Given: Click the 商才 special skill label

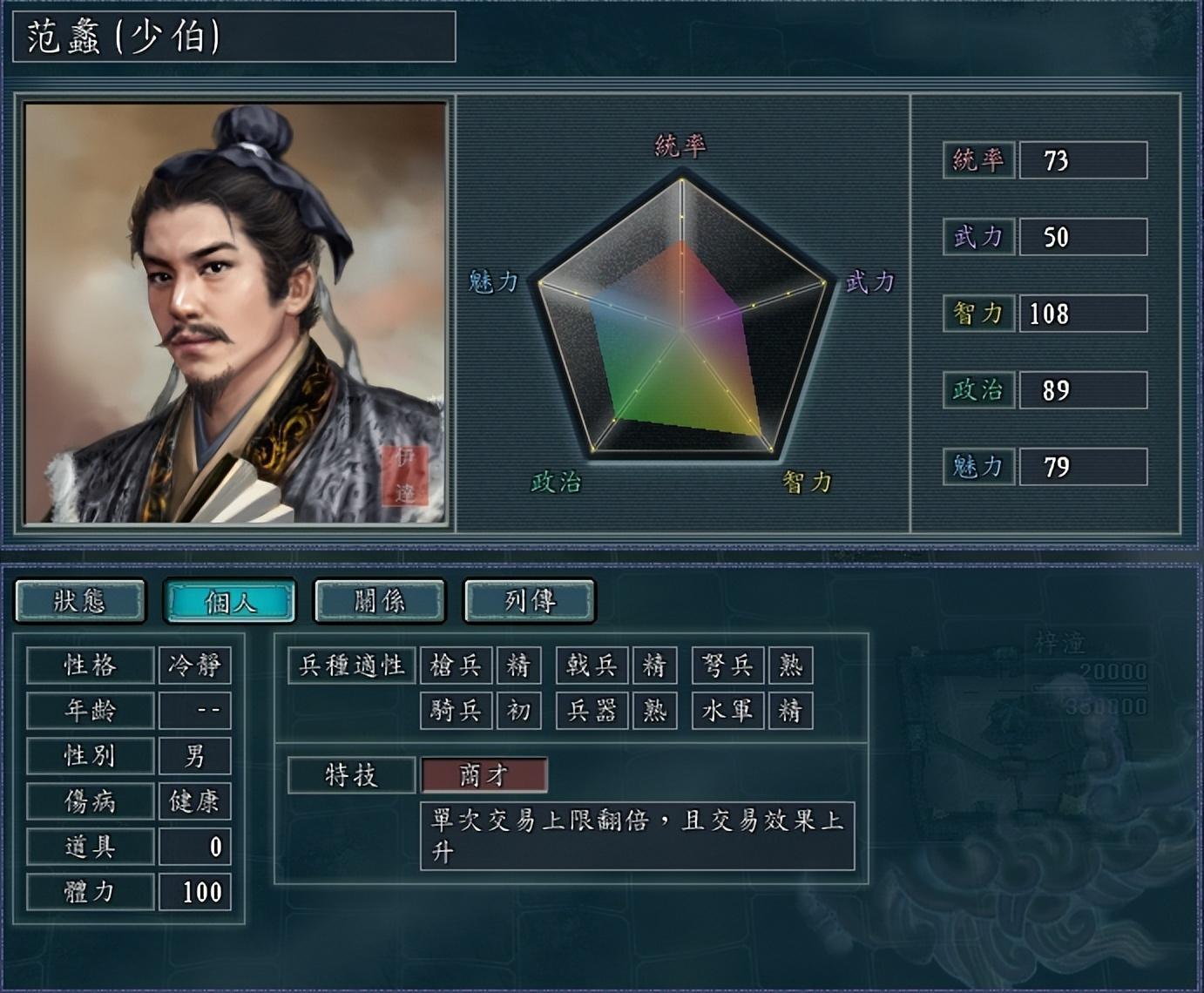Looking at the screenshot, I should [x=484, y=775].
